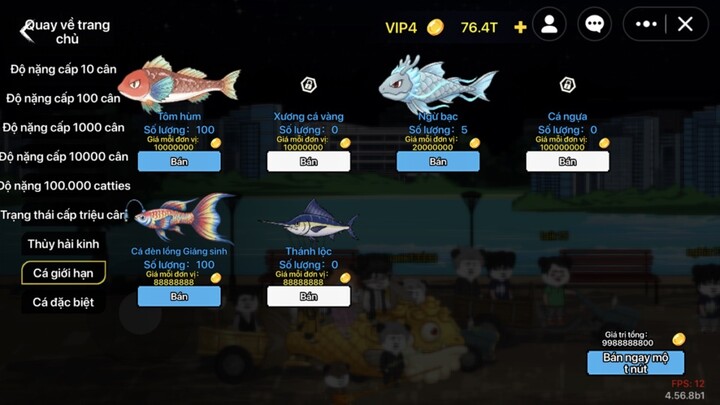Open the Thủy hải kính category
720x405 pixels.
pyautogui.click(x=63, y=244)
